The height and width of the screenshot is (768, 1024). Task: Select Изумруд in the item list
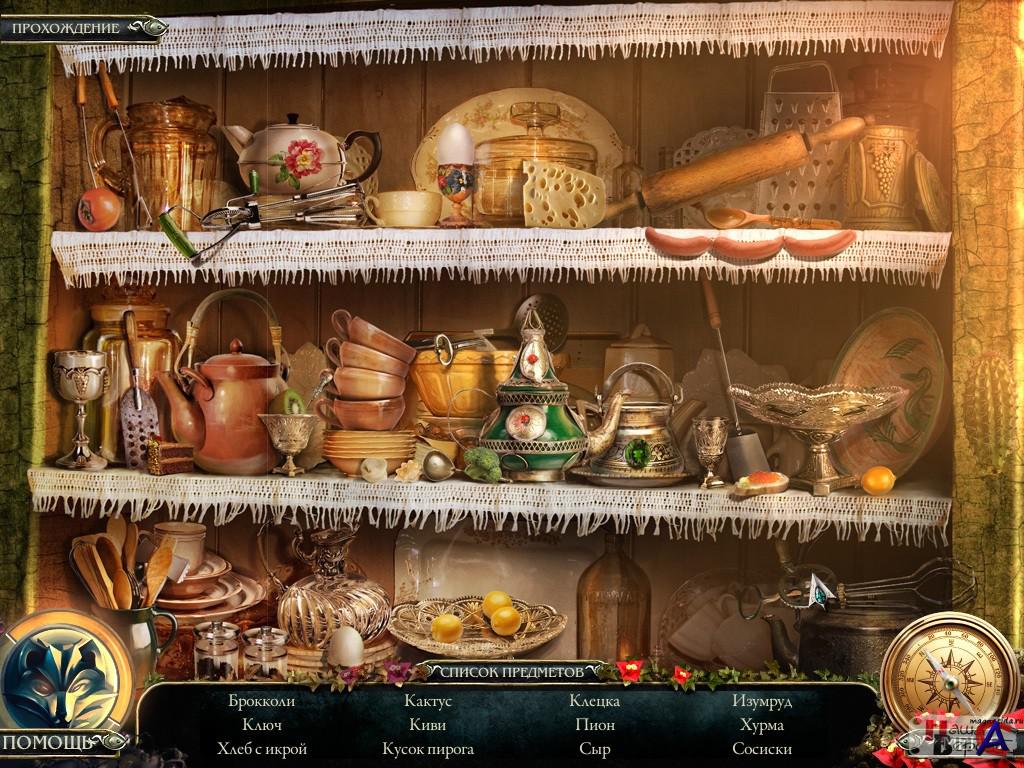click(x=762, y=701)
